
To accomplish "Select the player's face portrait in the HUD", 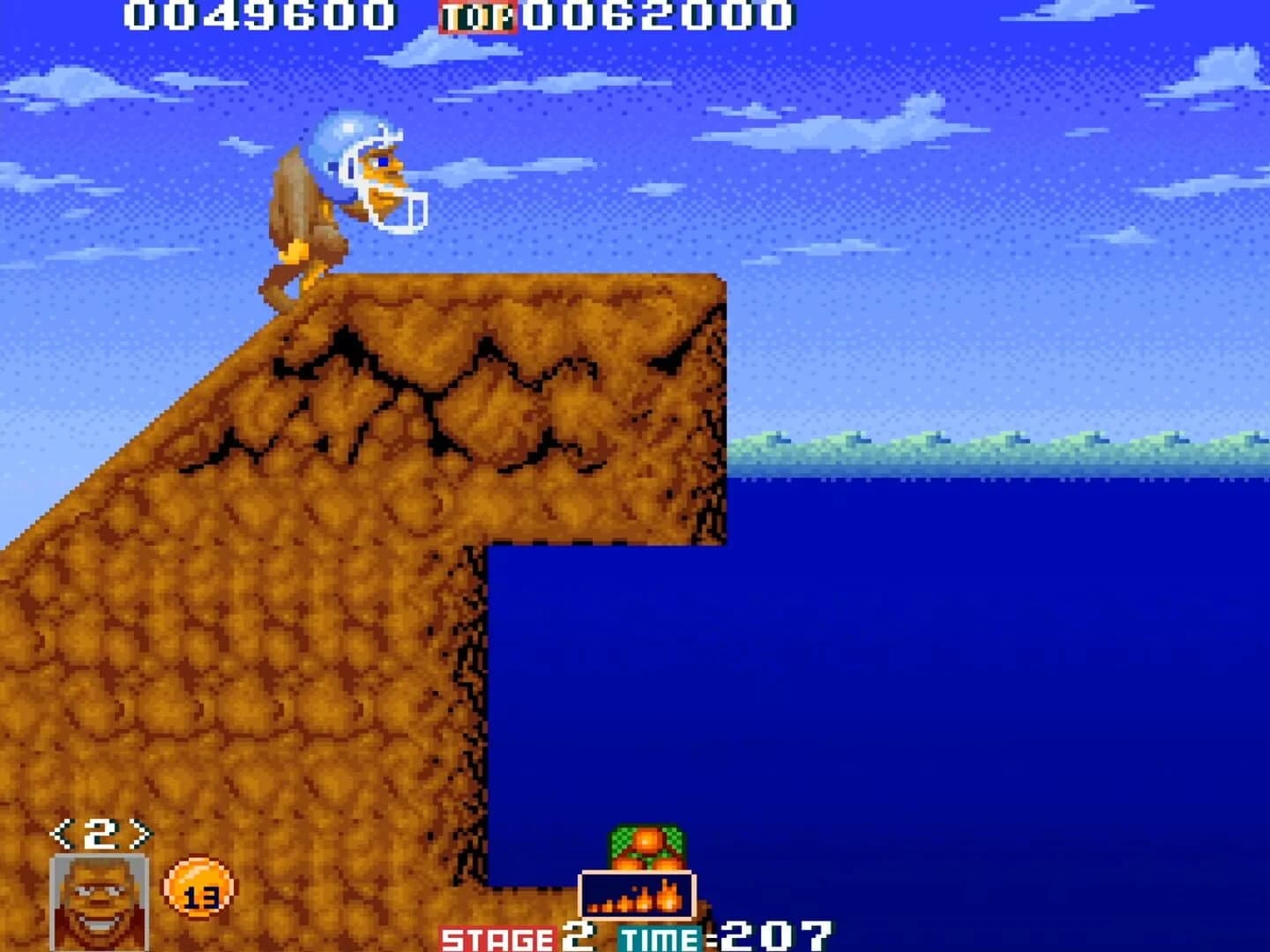I will (100, 905).
